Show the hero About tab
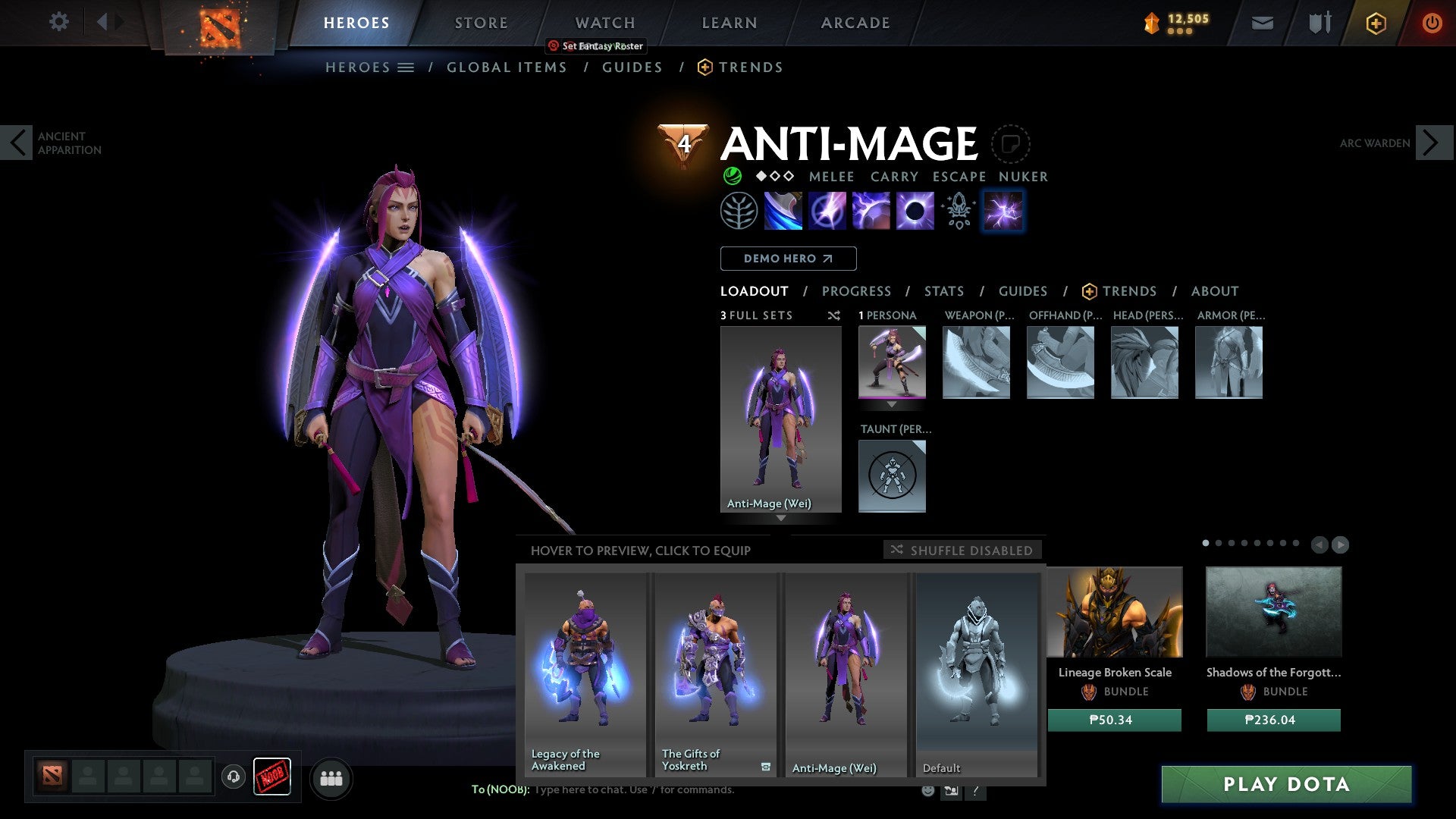Image resolution: width=1456 pixels, height=819 pixels. (1214, 291)
